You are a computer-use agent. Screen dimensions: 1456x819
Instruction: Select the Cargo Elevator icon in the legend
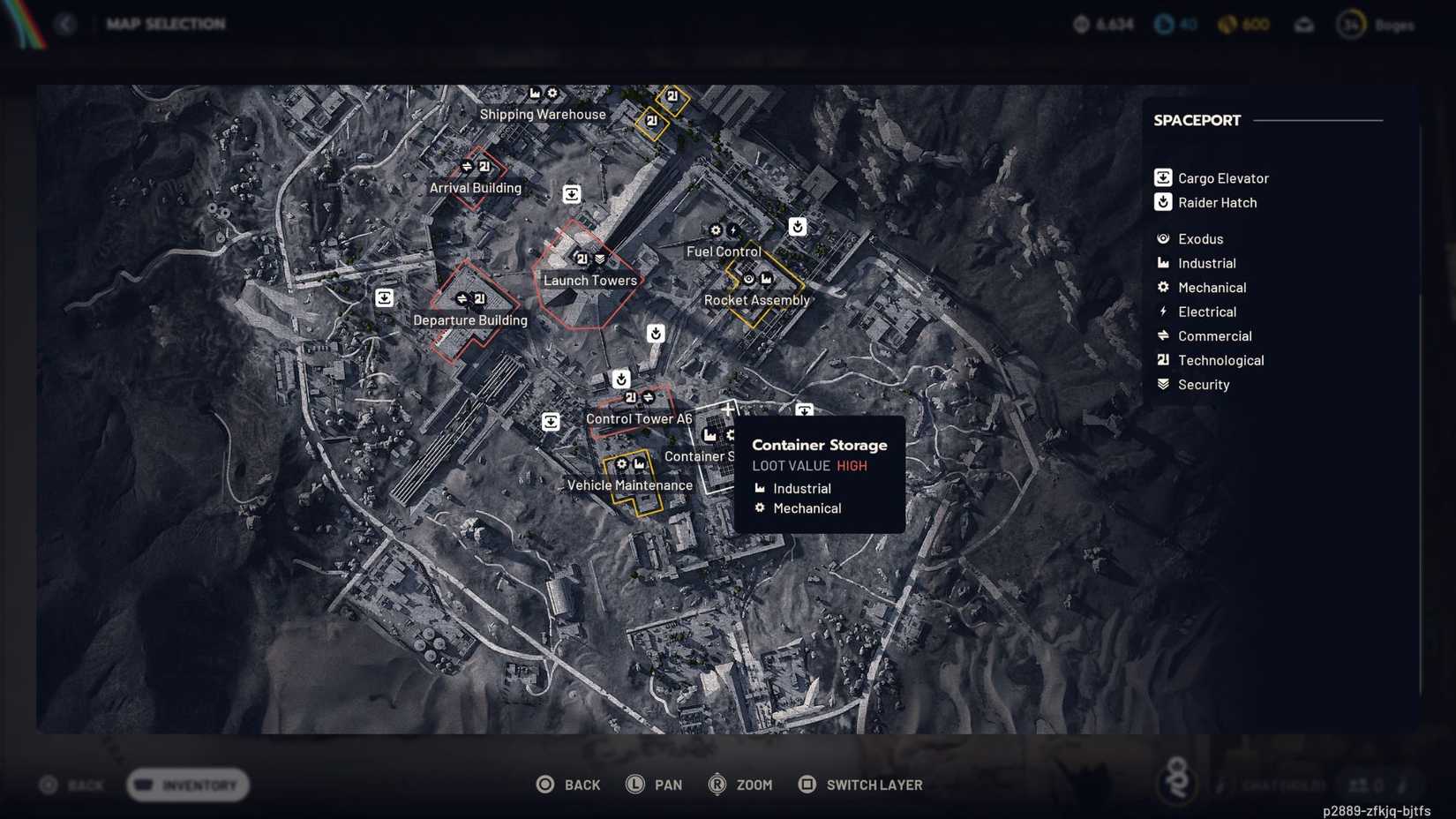pos(1162,177)
